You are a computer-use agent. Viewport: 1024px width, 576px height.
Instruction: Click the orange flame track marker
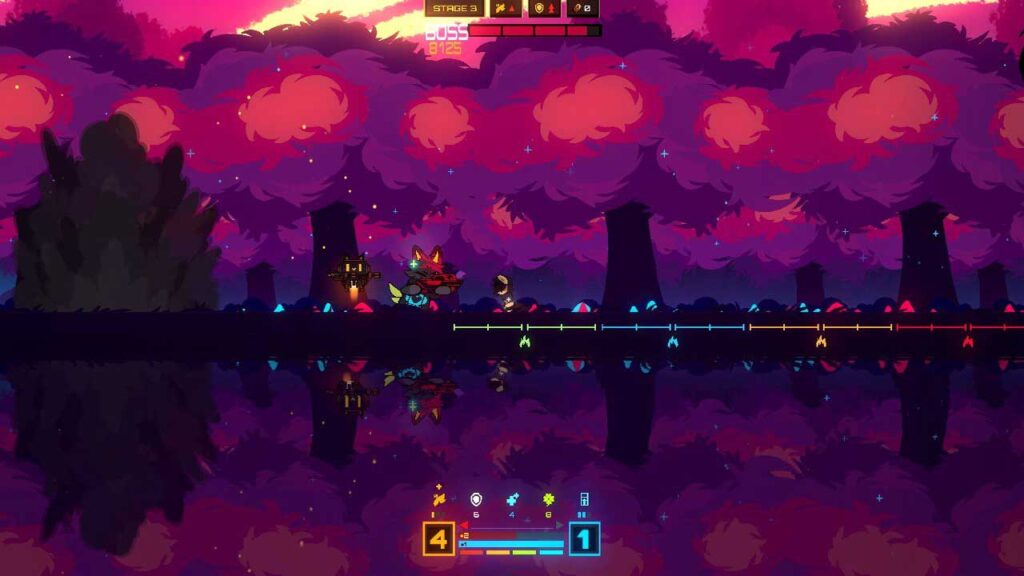tap(821, 342)
